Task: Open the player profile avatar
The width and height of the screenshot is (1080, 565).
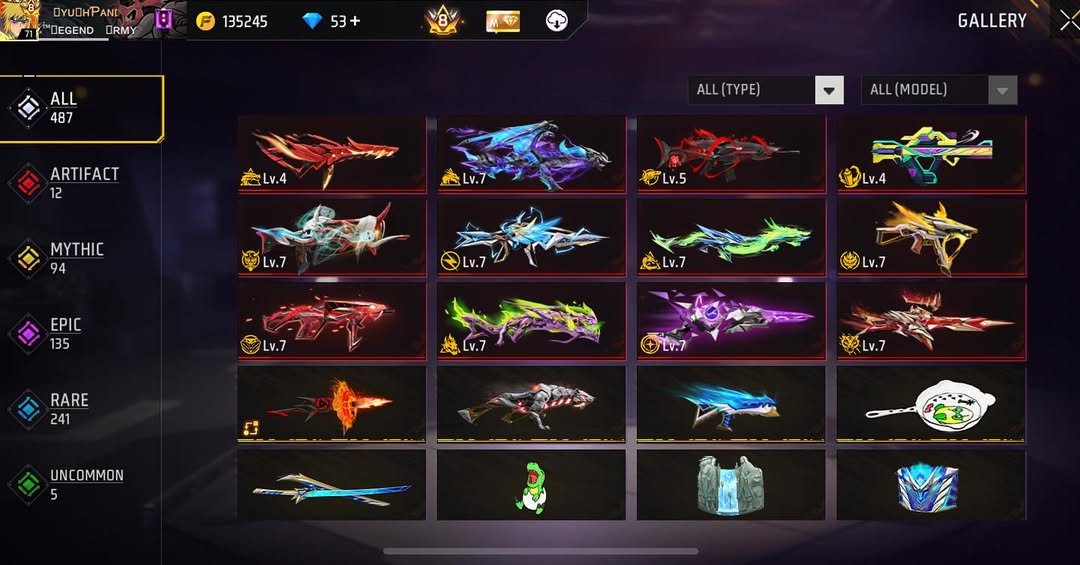Action: (20, 20)
